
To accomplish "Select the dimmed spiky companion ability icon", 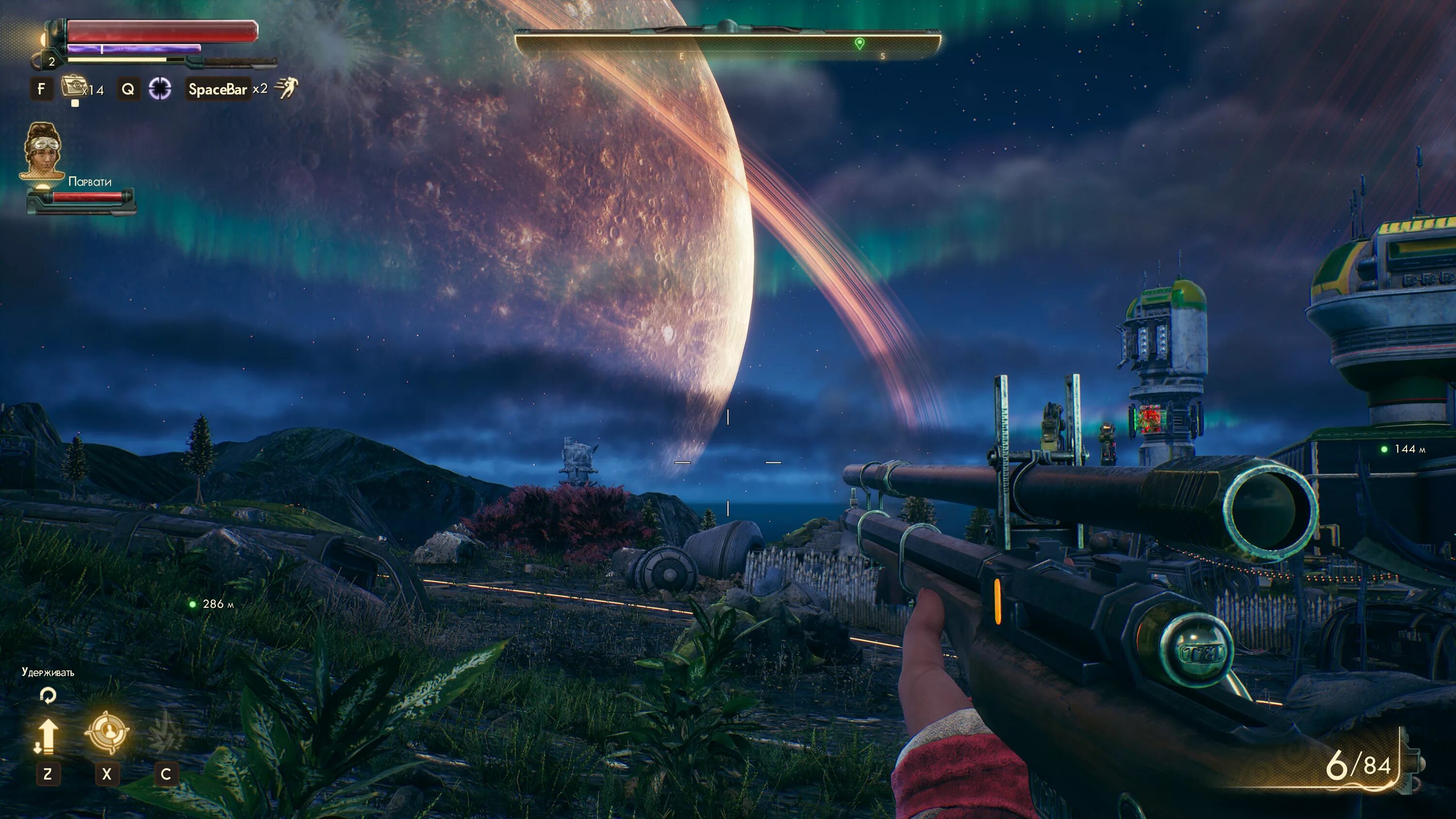I will (x=165, y=733).
